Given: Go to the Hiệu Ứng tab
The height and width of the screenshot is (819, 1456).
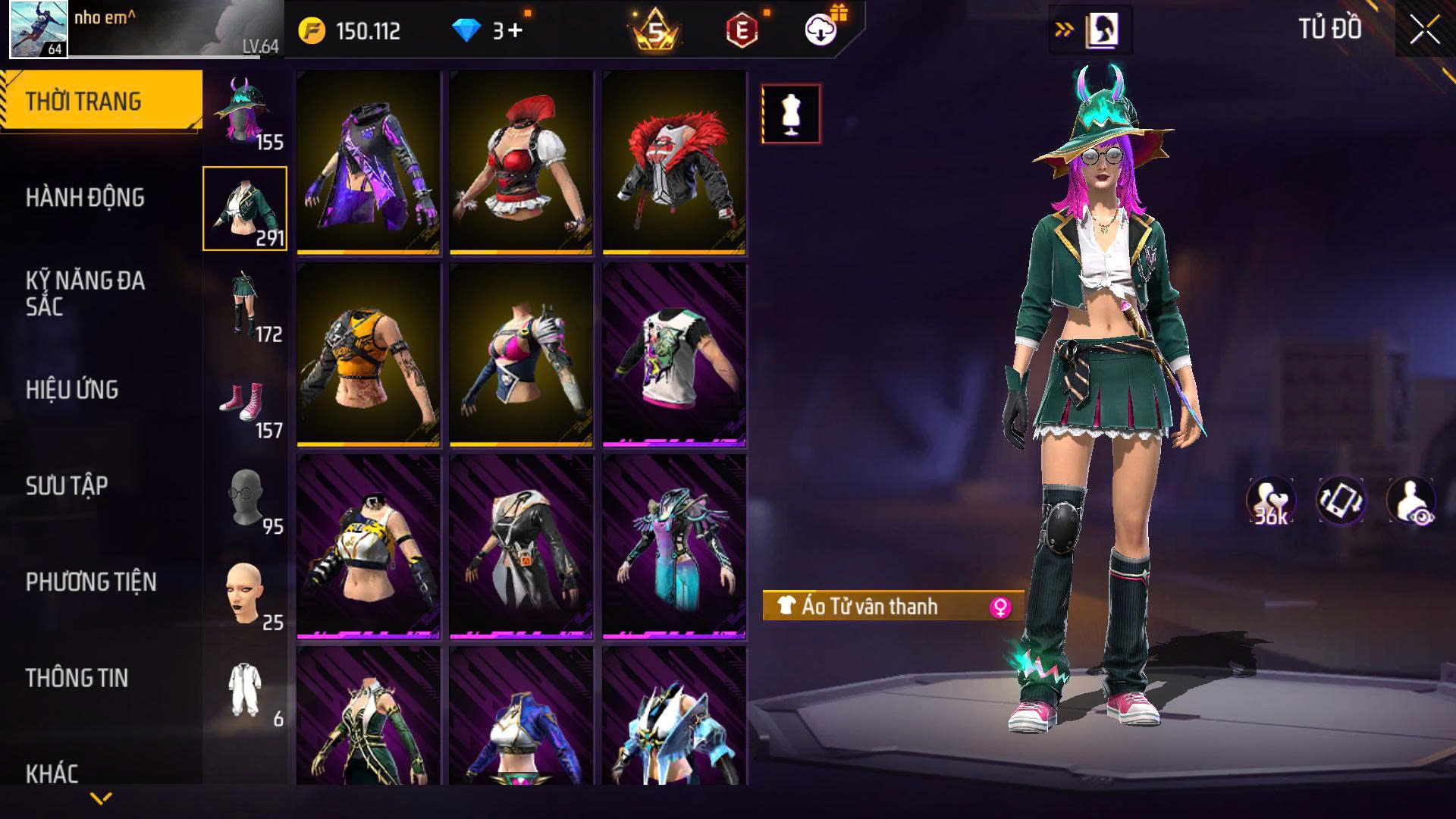Looking at the screenshot, I should (x=72, y=390).
